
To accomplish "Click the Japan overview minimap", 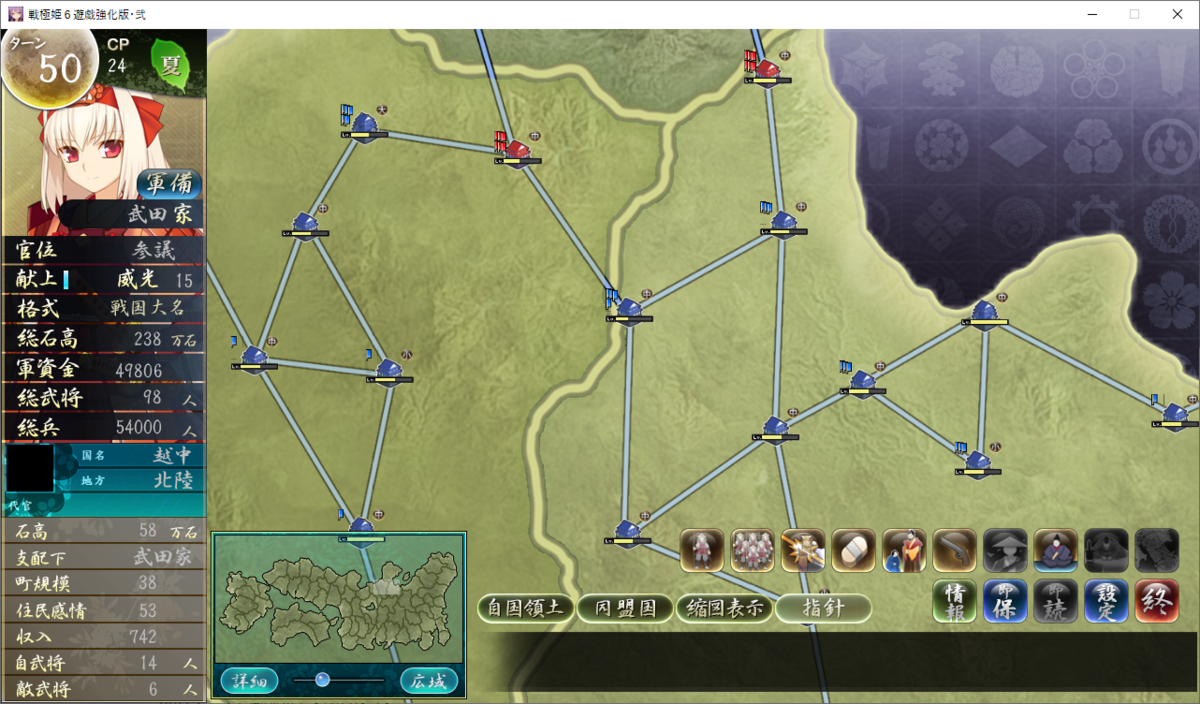I will tap(338, 598).
